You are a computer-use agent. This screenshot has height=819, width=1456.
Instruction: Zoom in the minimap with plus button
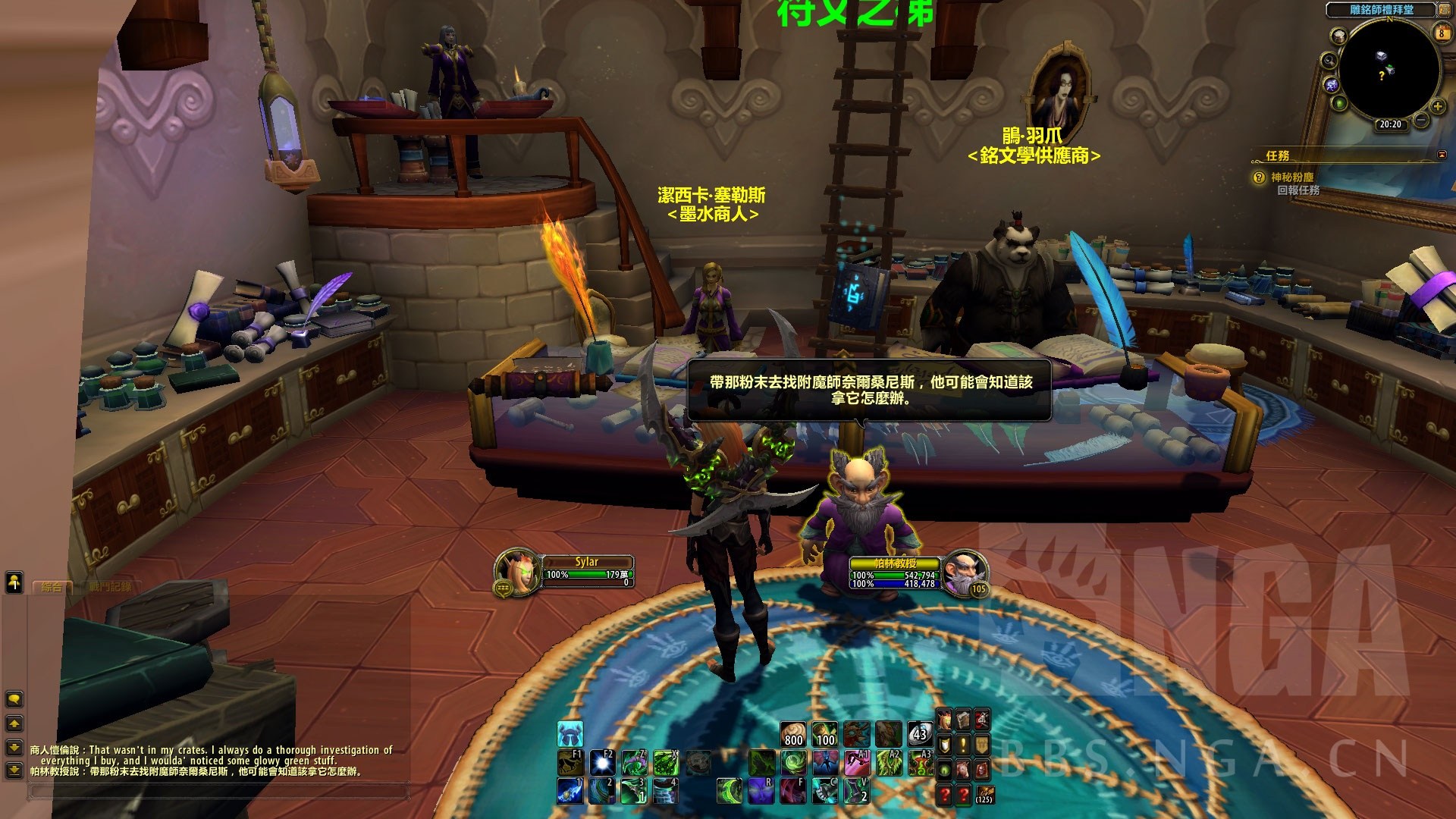1437,106
